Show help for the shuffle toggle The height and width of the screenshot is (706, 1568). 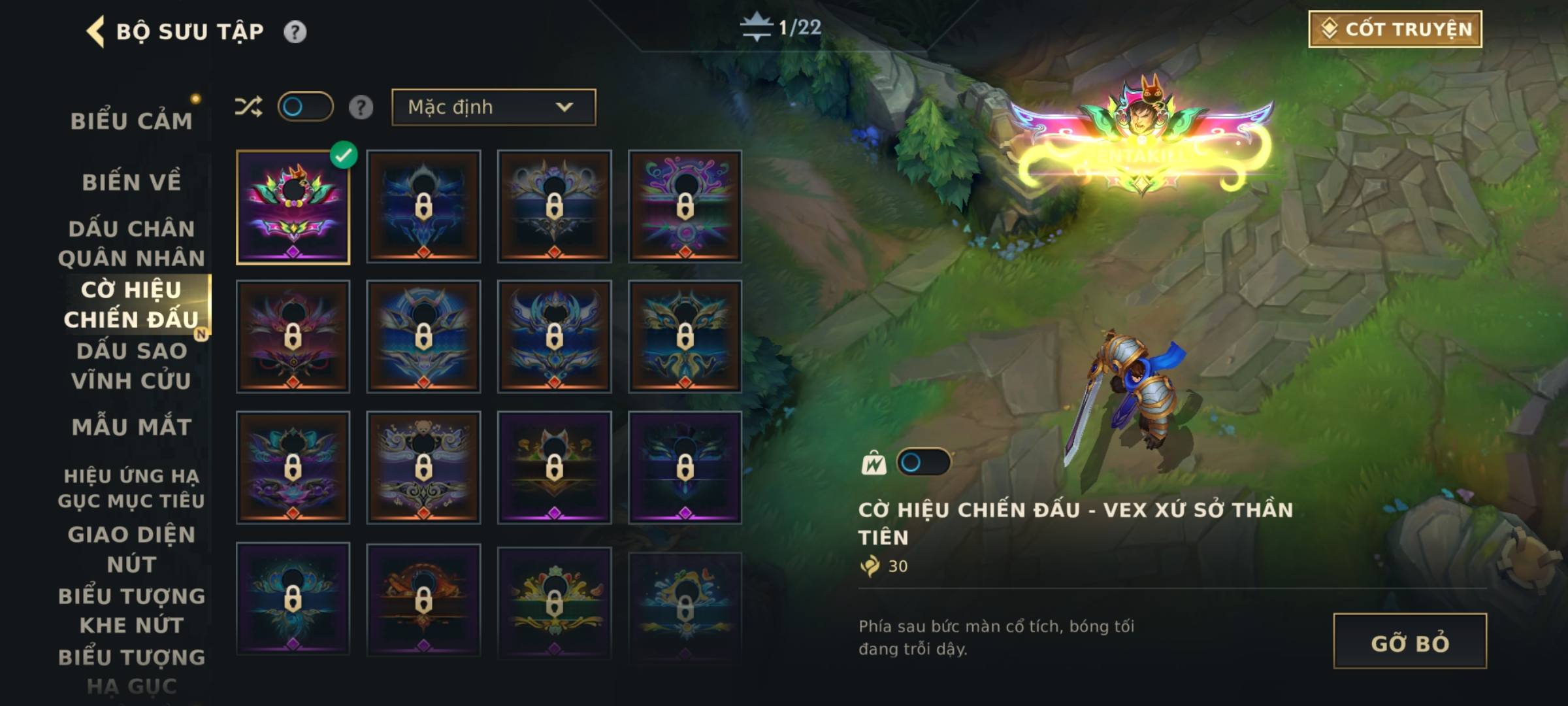[x=361, y=107]
